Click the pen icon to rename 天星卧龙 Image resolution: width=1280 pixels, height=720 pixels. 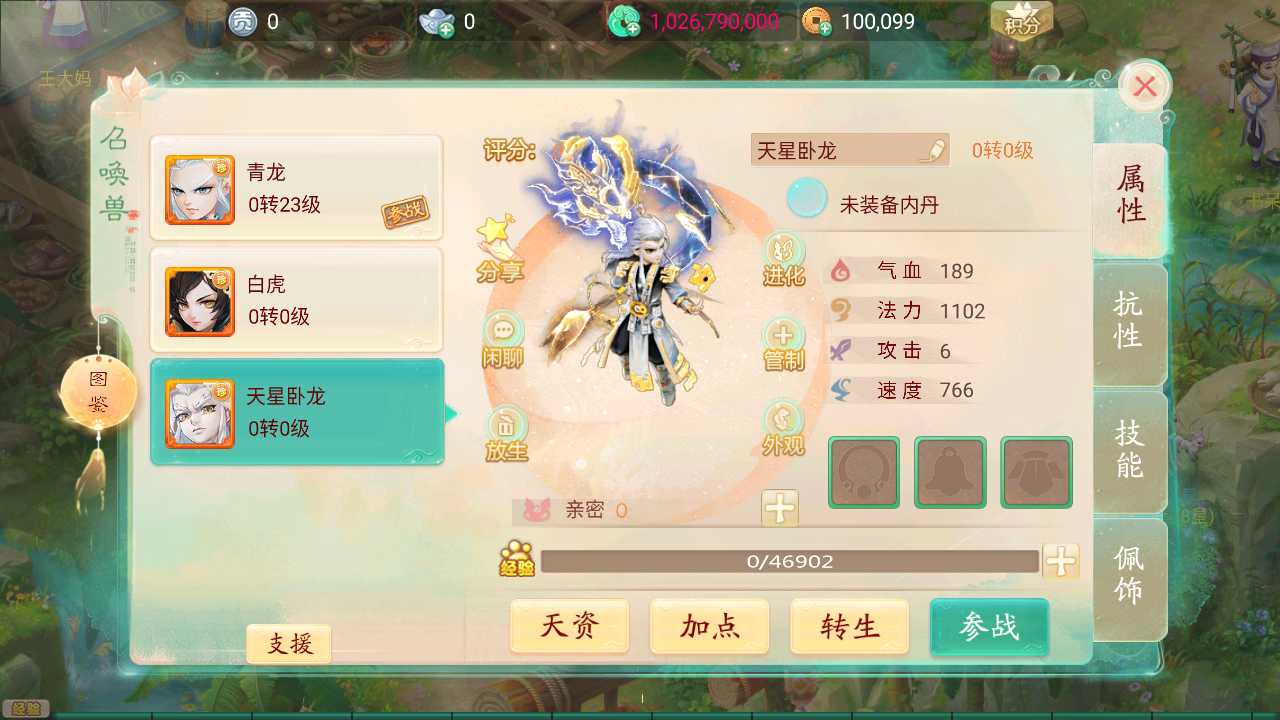pos(932,148)
